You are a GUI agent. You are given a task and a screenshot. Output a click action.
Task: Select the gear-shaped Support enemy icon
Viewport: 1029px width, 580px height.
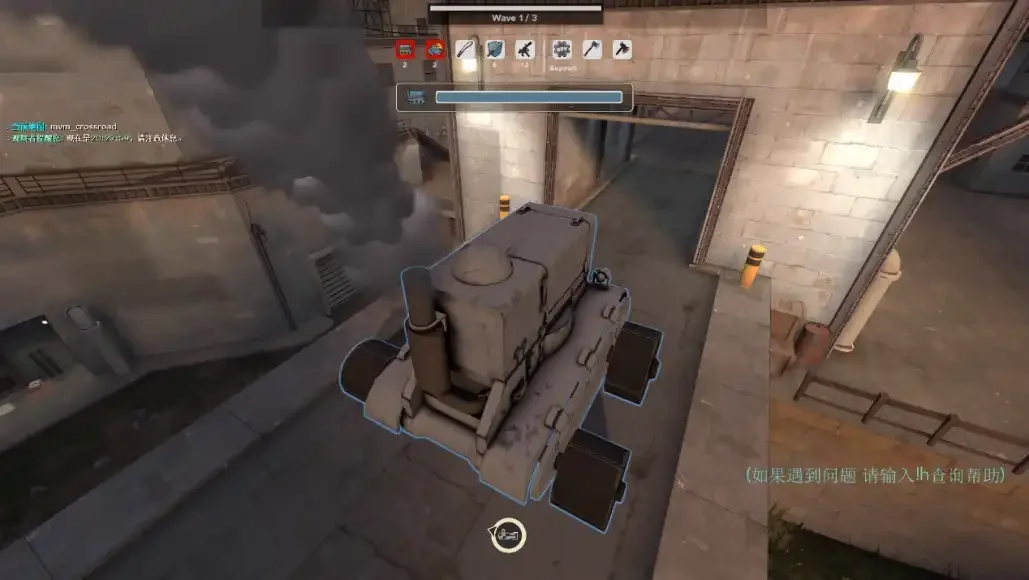562,49
